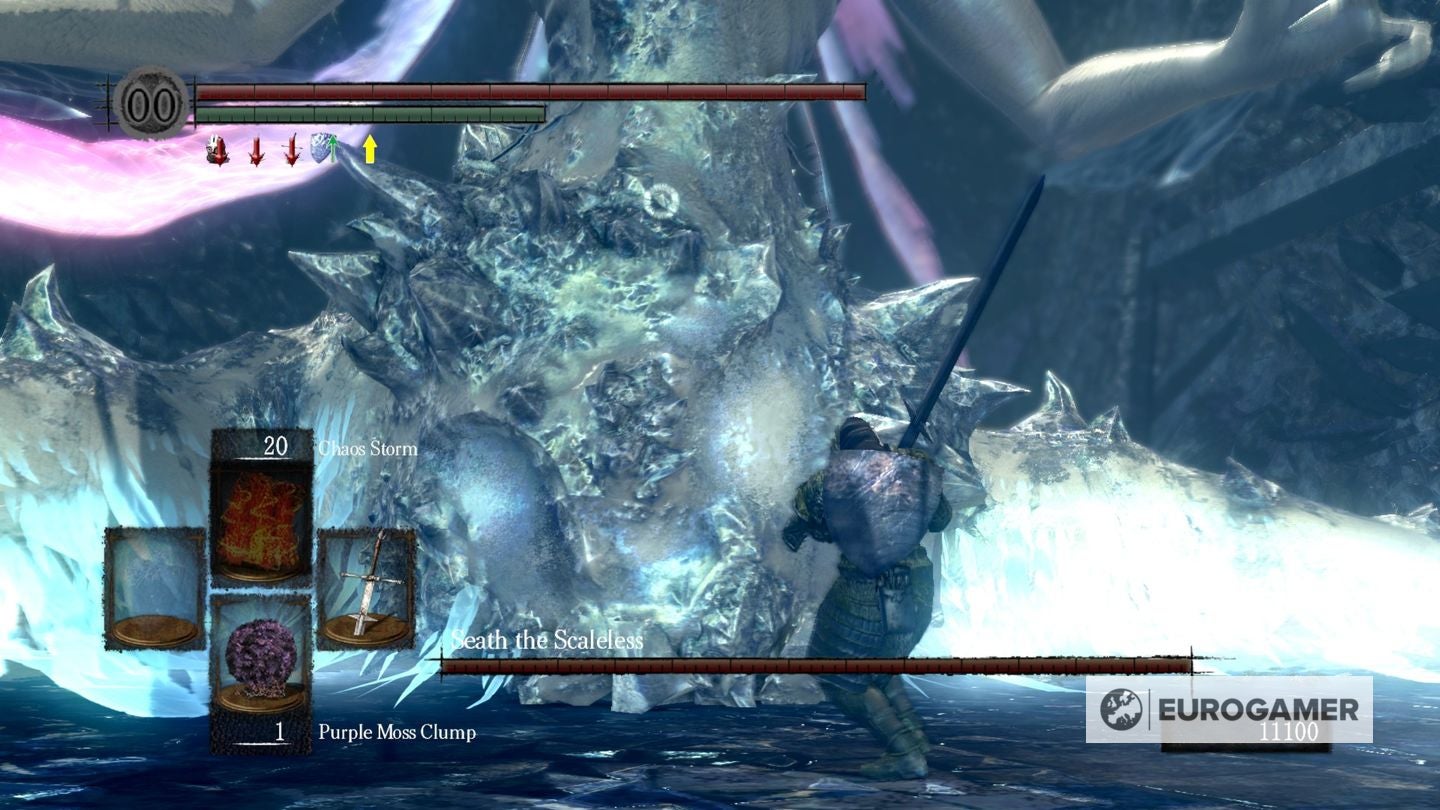Toggle the Purple Moss Clump quantity 1
This screenshot has height=810, width=1440.
[281, 733]
